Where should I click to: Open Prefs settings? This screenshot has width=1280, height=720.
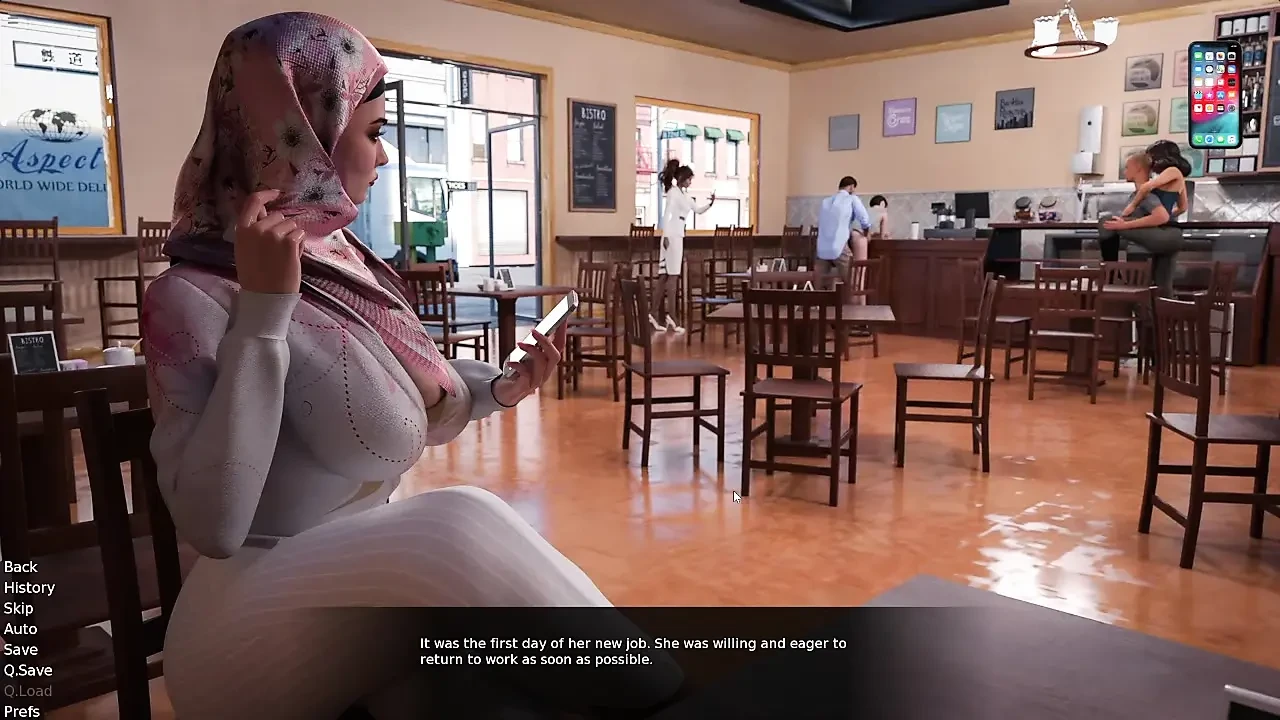pyautogui.click(x=22, y=711)
